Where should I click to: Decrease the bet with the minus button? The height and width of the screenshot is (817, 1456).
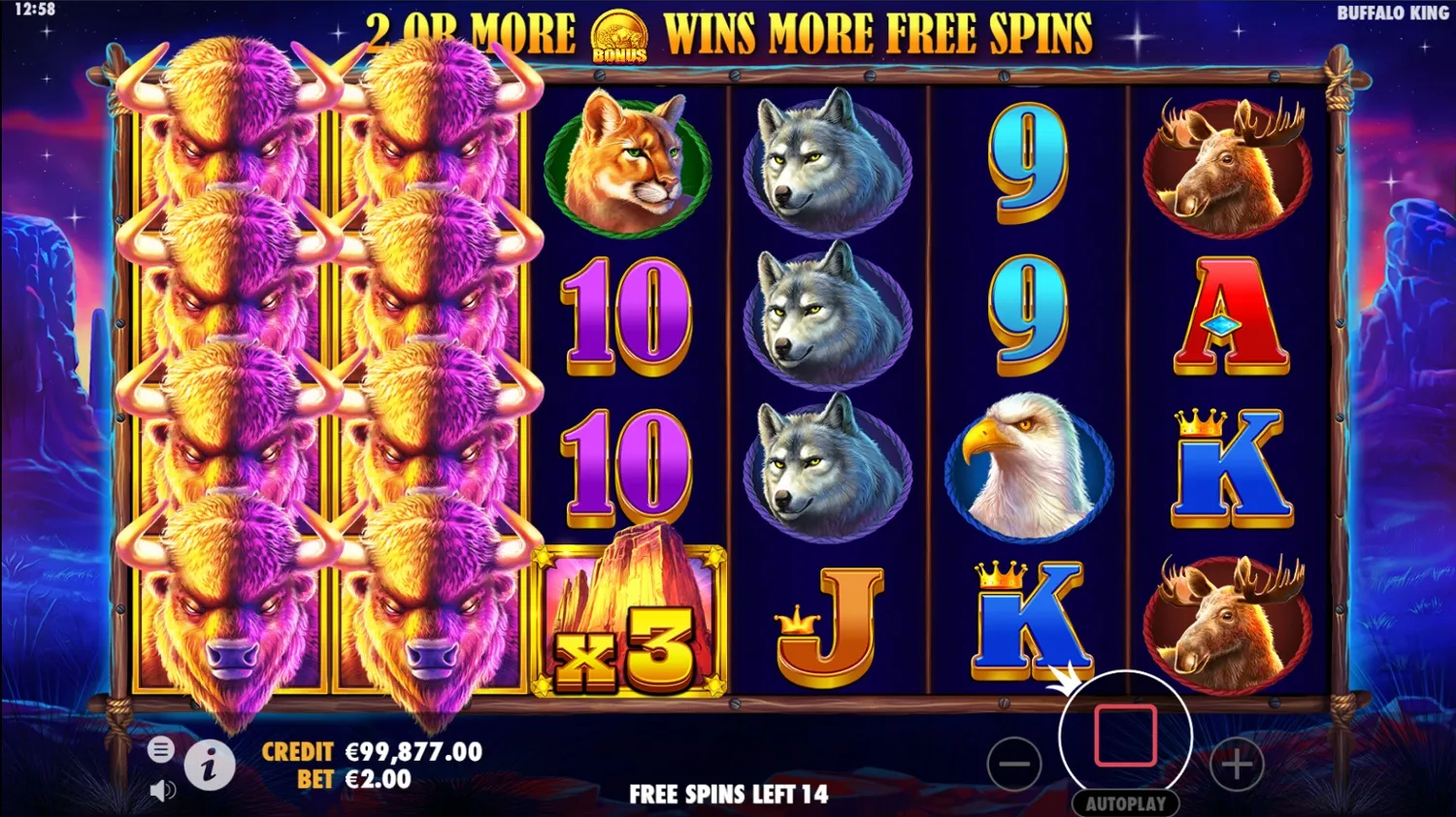tap(1015, 764)
